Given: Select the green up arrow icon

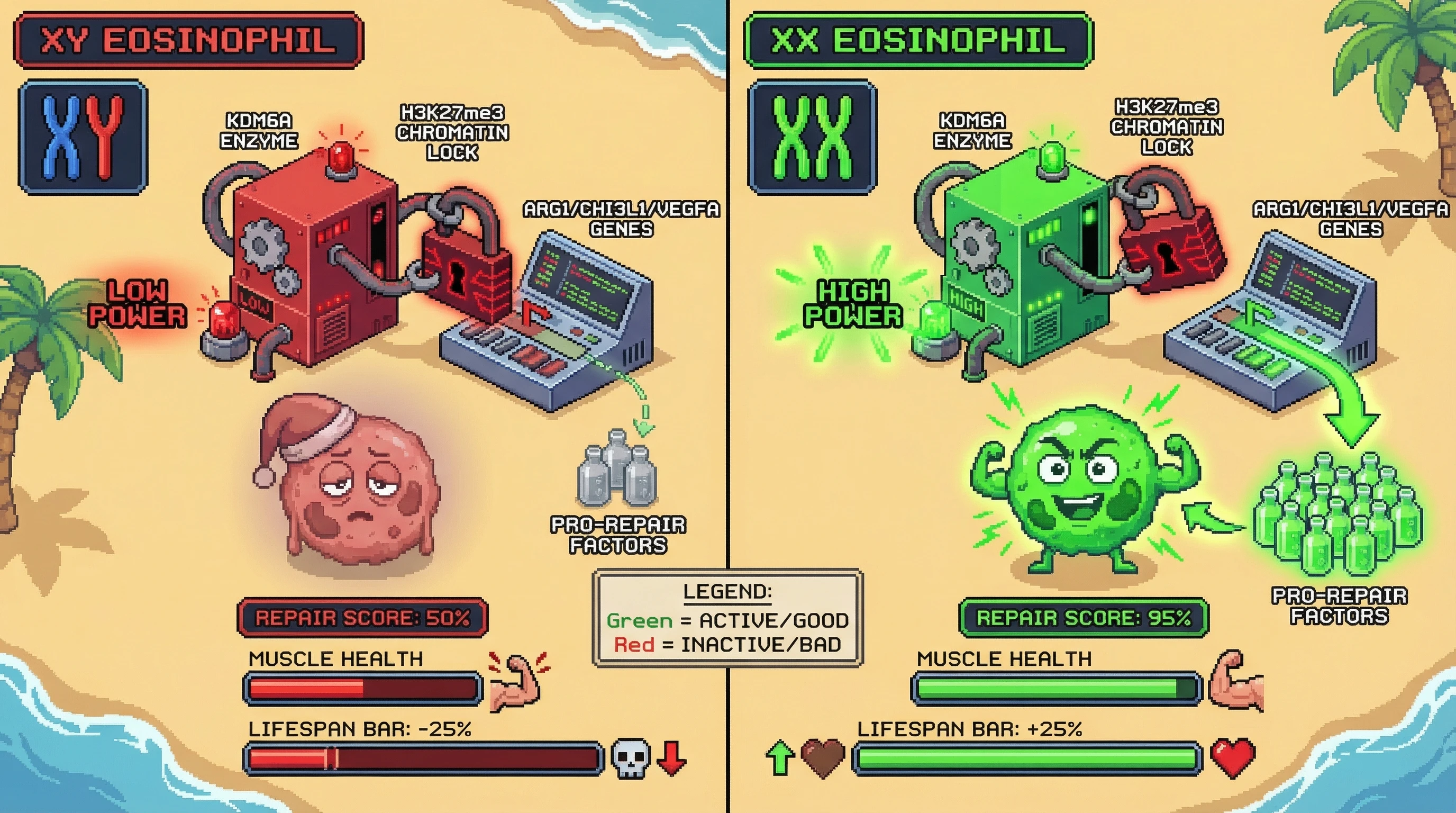Looking at the screenshot, I should [x=780, y=758].
